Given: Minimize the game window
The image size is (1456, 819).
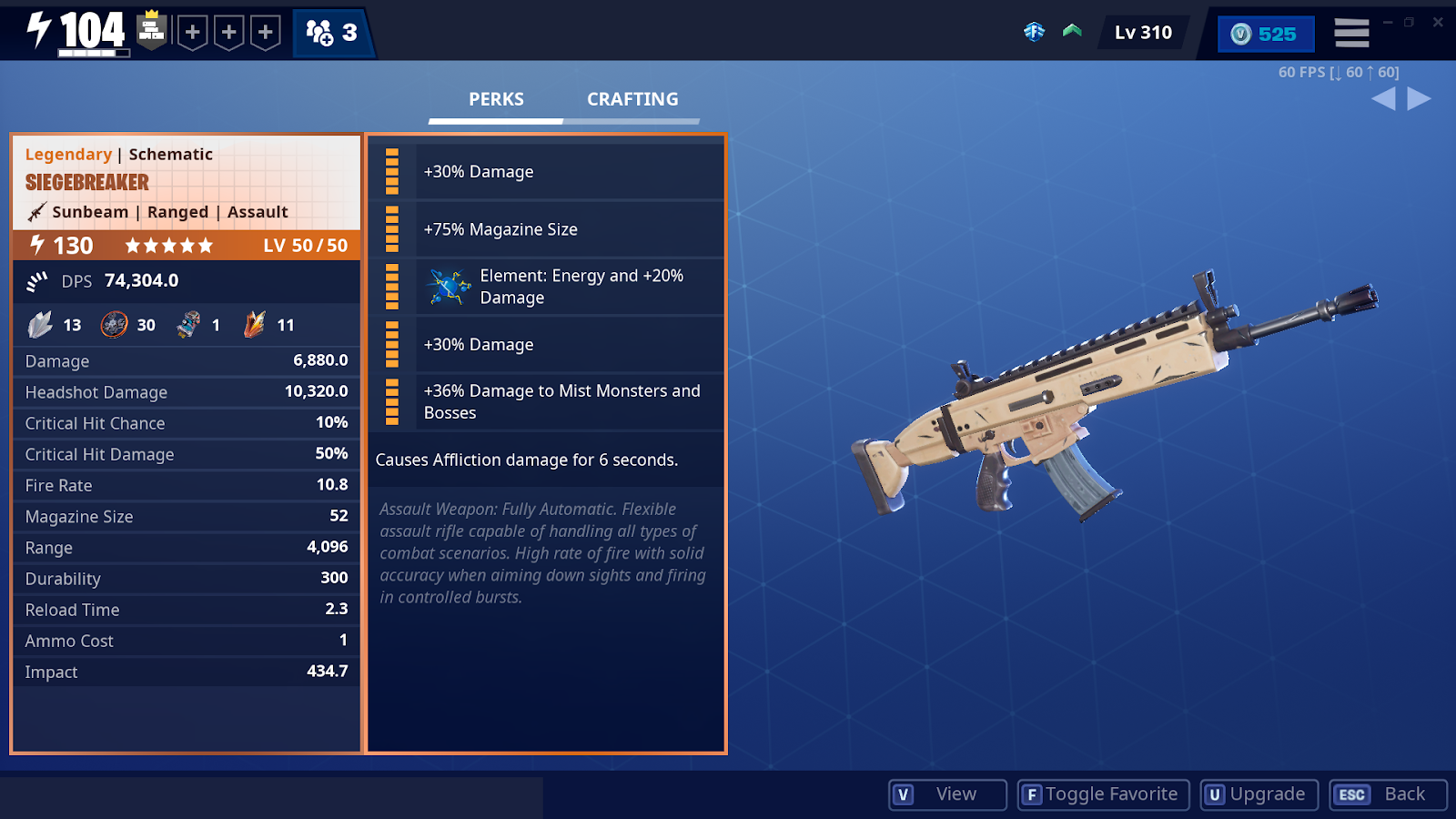Looking at the screenshot, I should 1388,22.
